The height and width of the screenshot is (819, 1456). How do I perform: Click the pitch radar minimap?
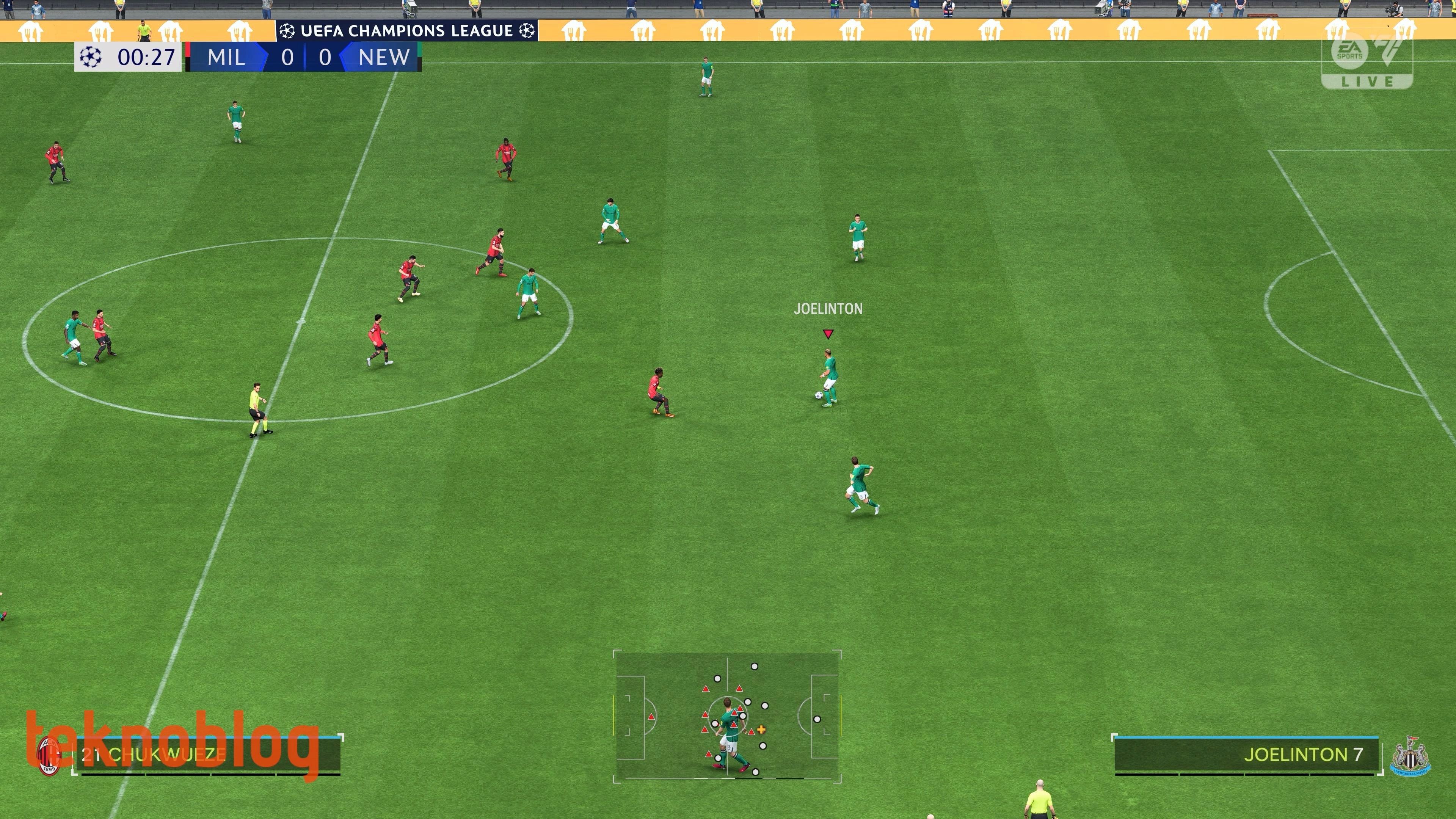coord(728,716)
